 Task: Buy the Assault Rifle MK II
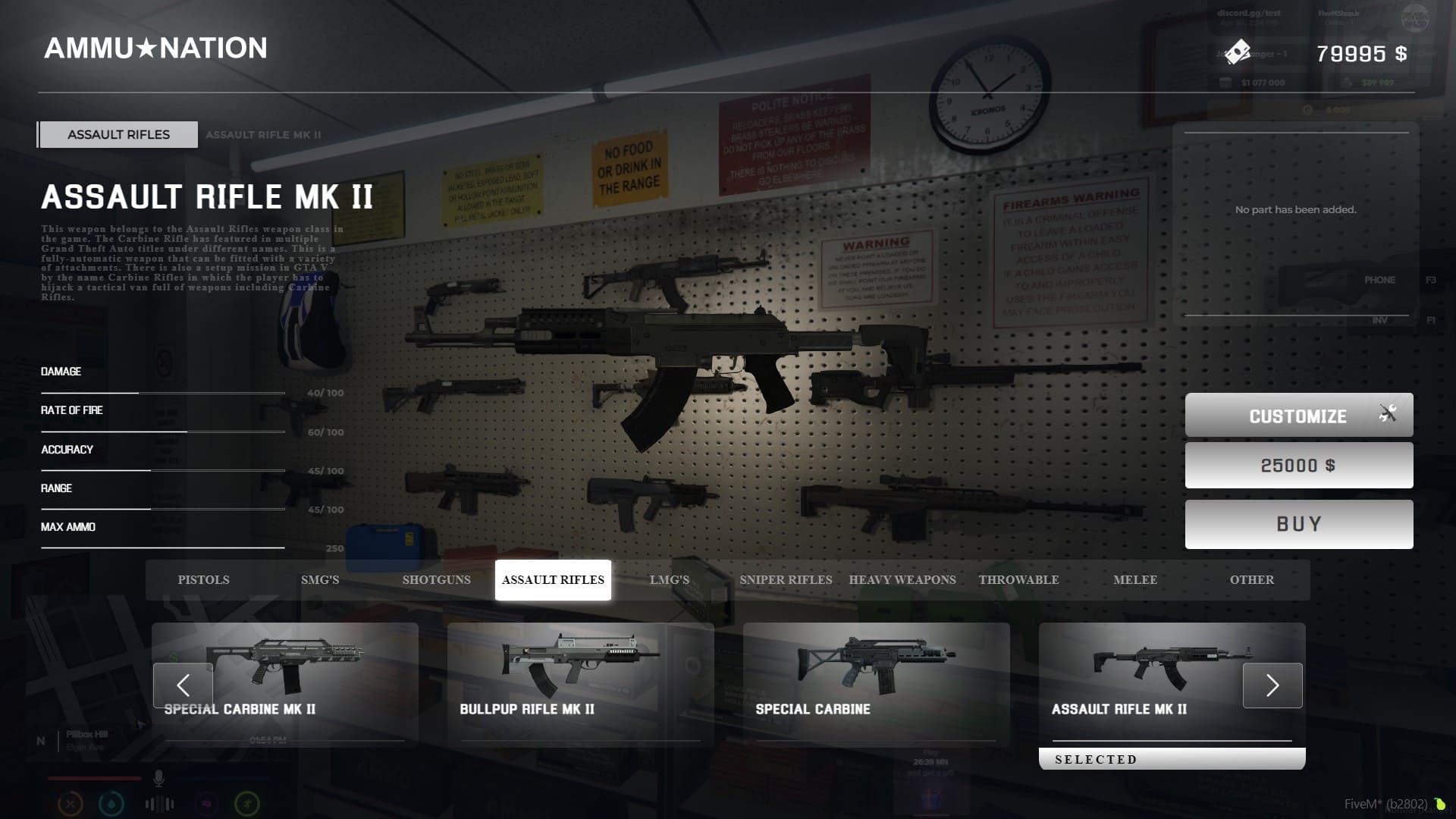coord(1298,524)
